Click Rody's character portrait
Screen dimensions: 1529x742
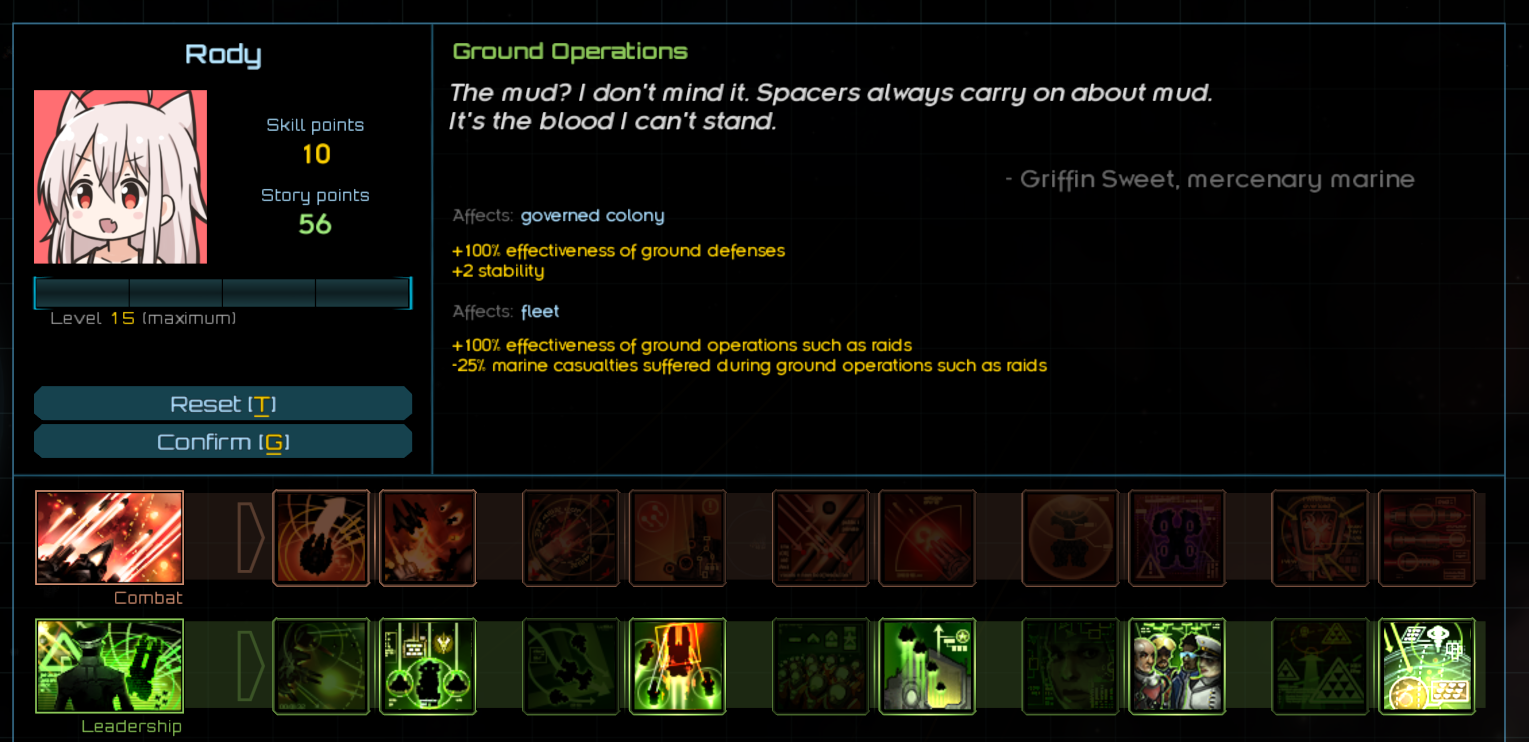pyautogui.click(x=120, y=176)
